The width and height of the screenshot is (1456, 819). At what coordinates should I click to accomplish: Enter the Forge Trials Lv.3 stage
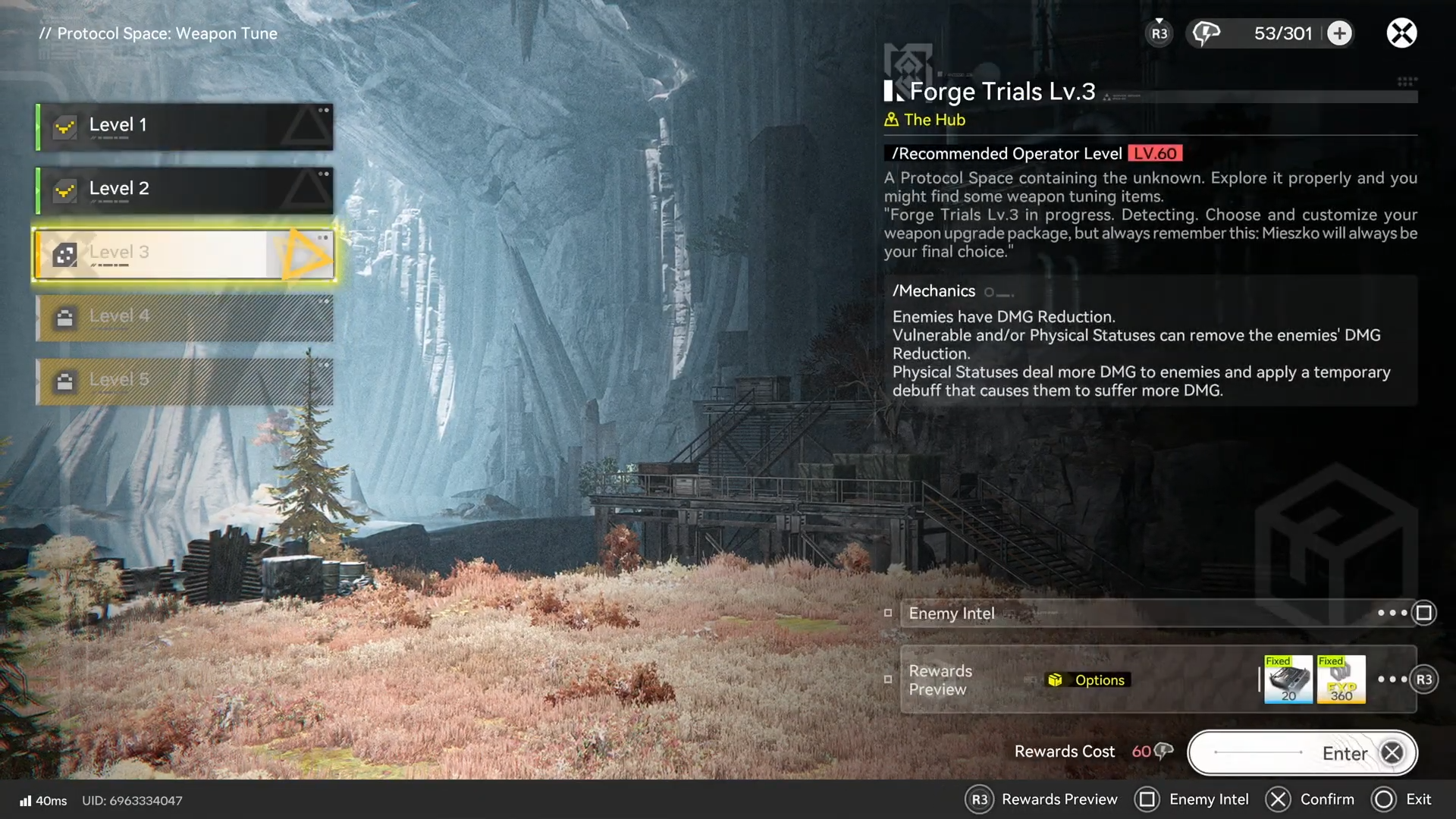tap(1302, 753)
